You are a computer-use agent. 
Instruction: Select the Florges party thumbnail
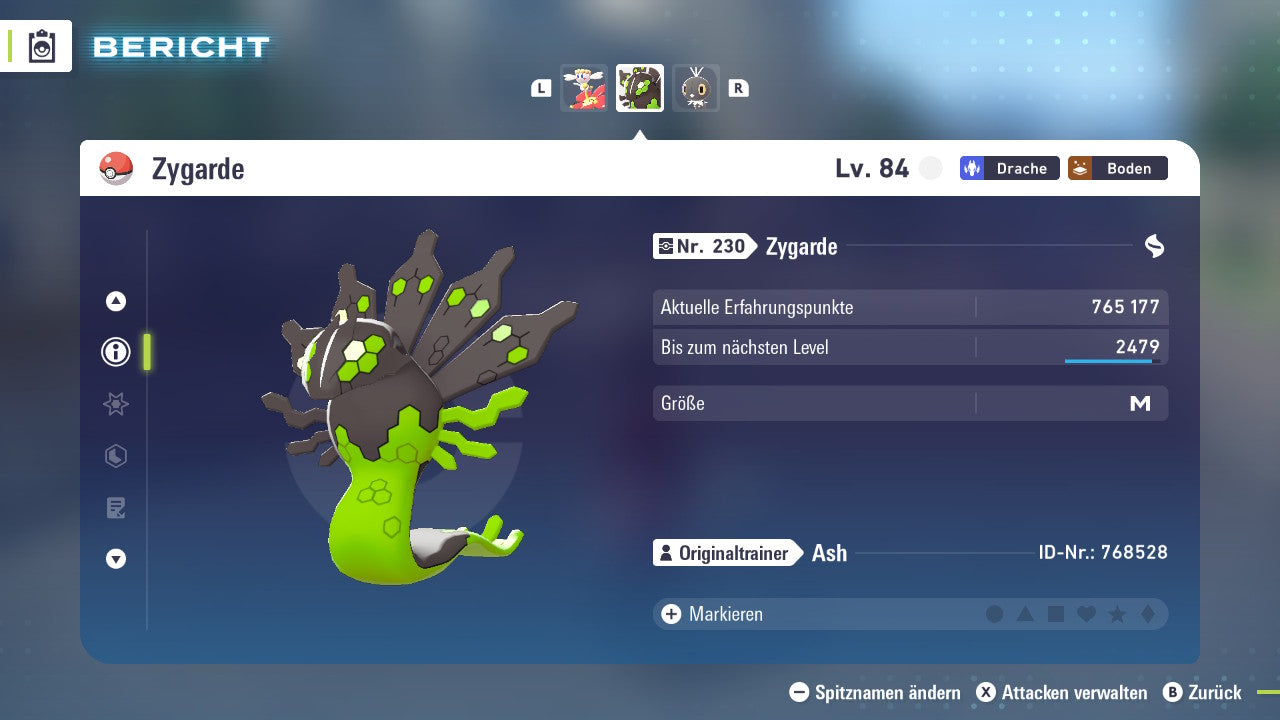point(584,88)
